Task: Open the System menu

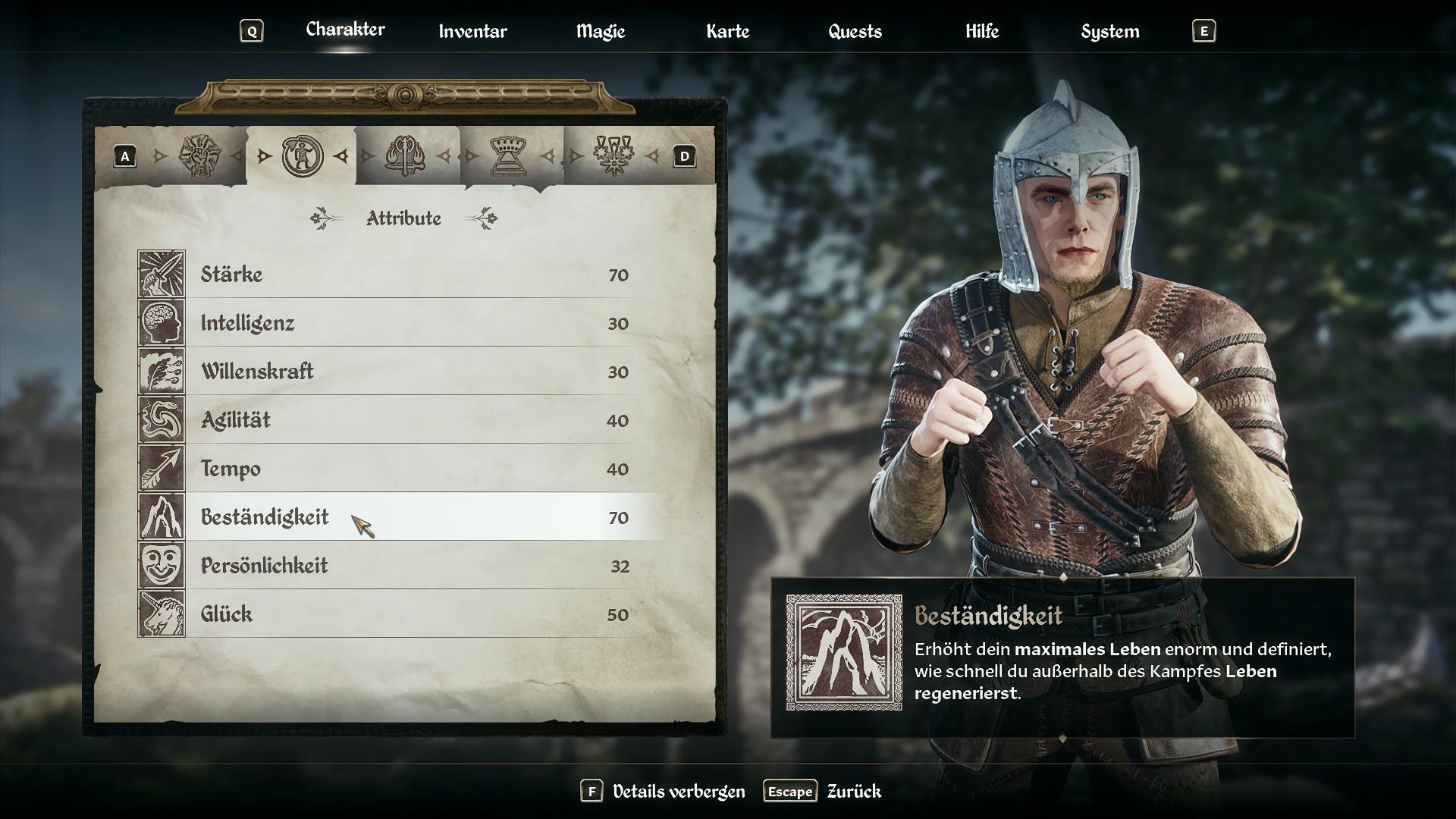Action: [x=1109, y=31]
